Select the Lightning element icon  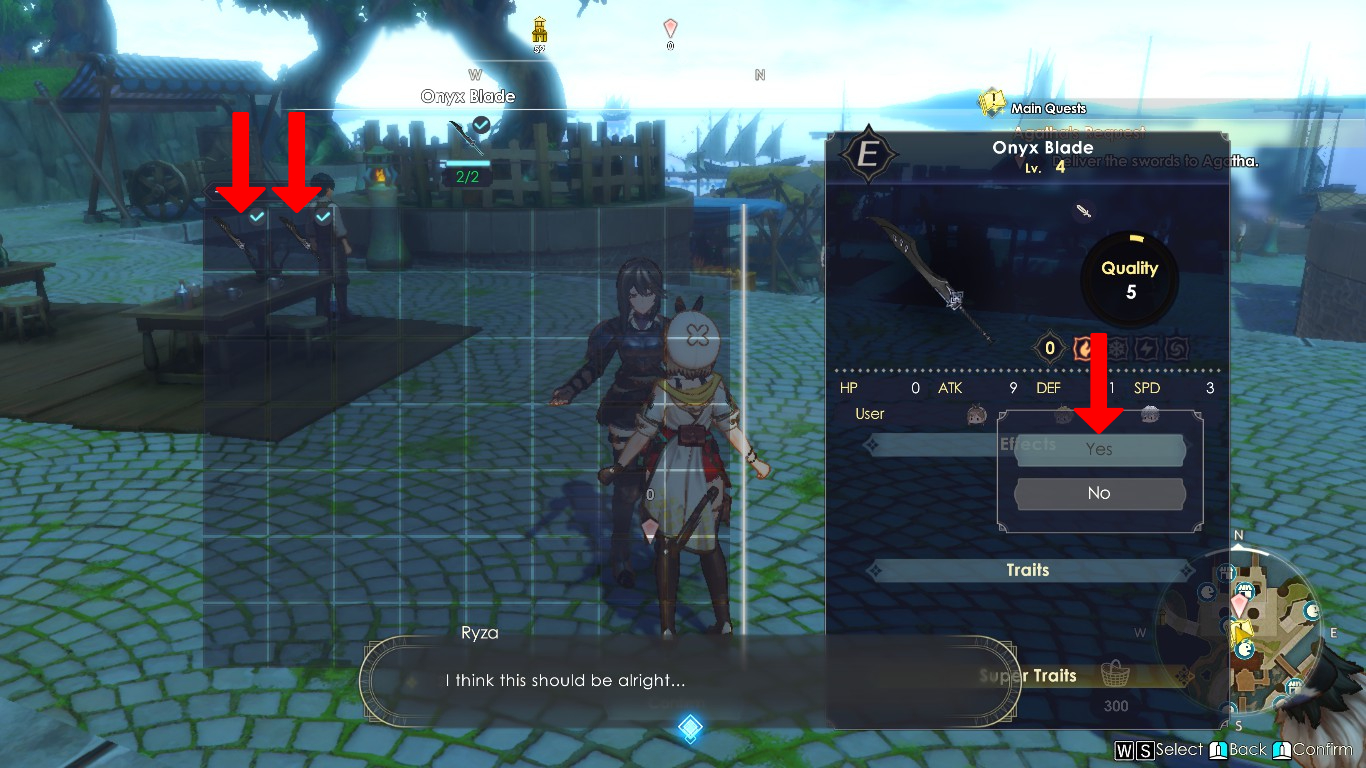[x=1146, y=348]
